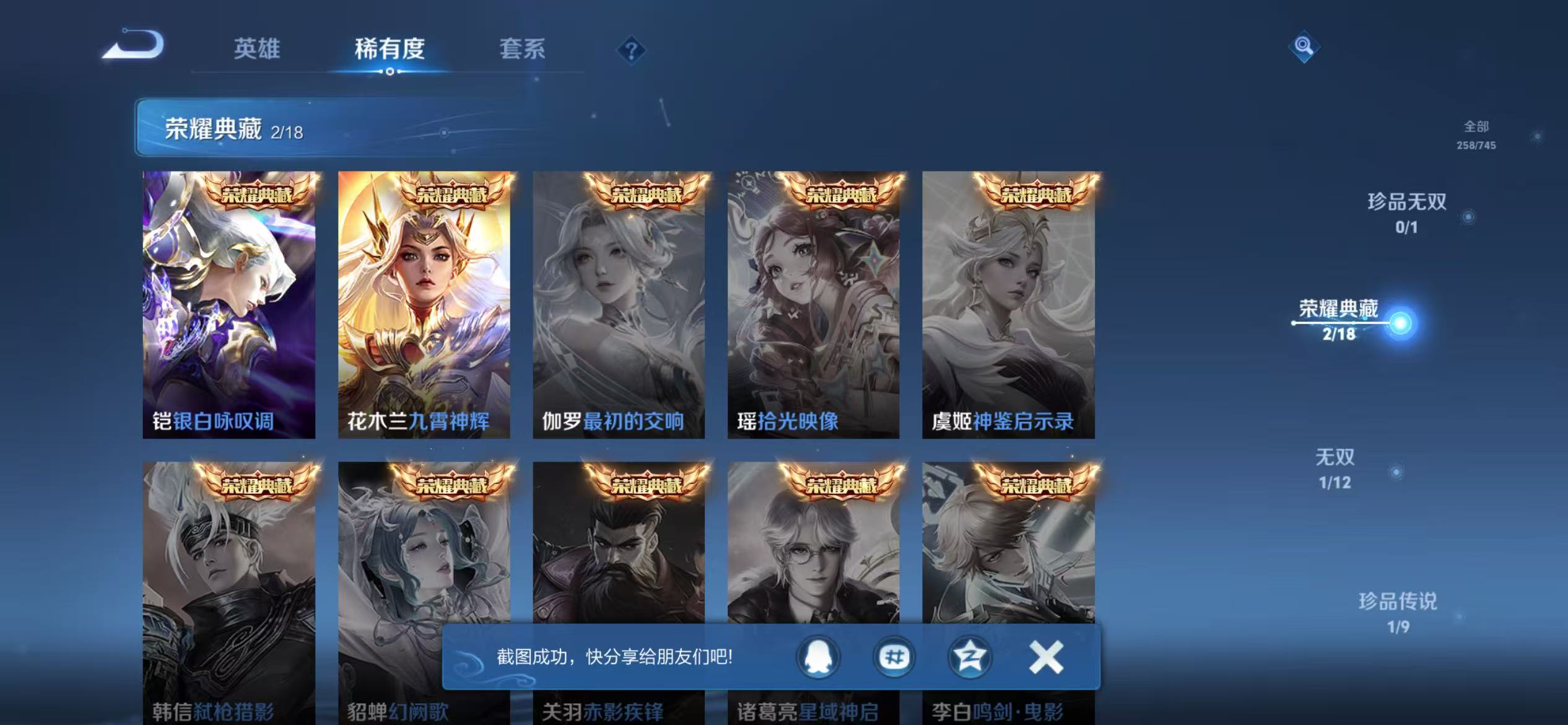Share the screenshot via channel icon
This screenshot has width=1568, height=725.
[x=894, y=657]
